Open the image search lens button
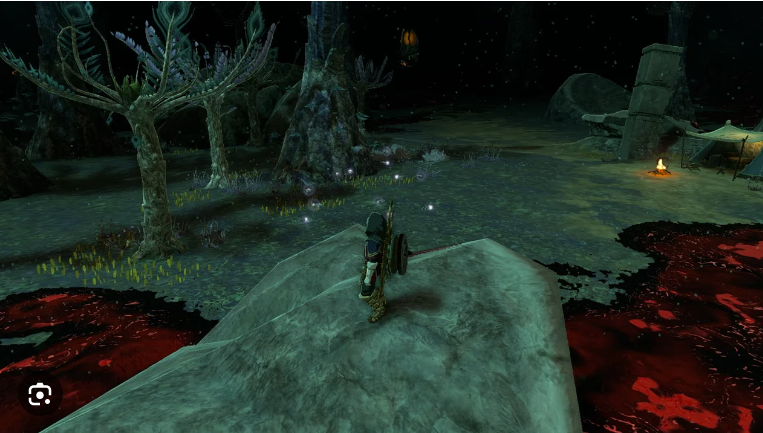 [40, 395]
